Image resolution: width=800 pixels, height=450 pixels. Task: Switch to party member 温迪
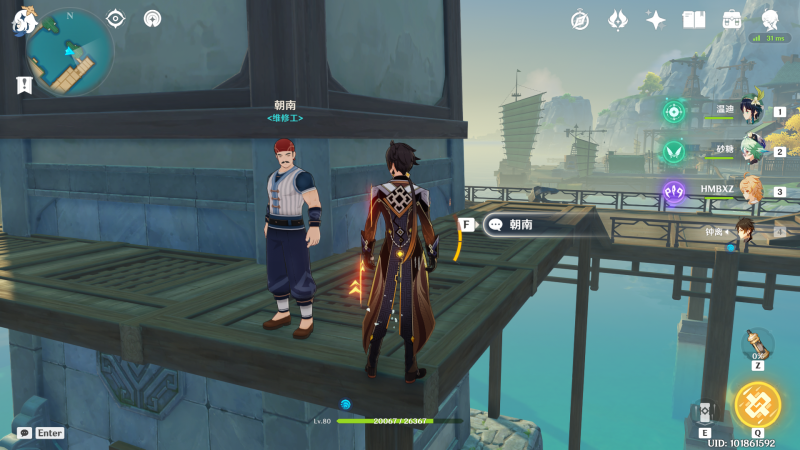[750, 112]
